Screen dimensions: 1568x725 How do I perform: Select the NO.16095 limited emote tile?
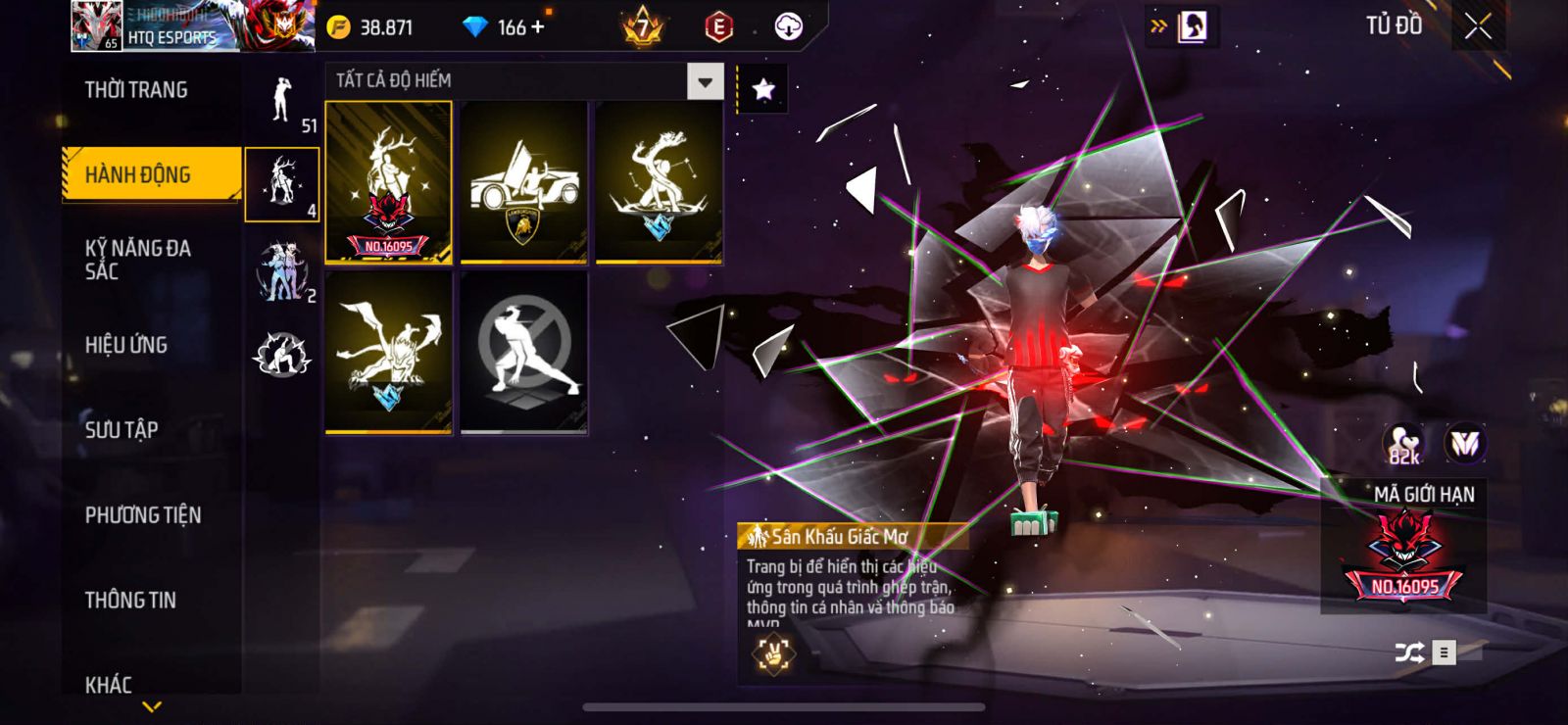tap(389, 182)
